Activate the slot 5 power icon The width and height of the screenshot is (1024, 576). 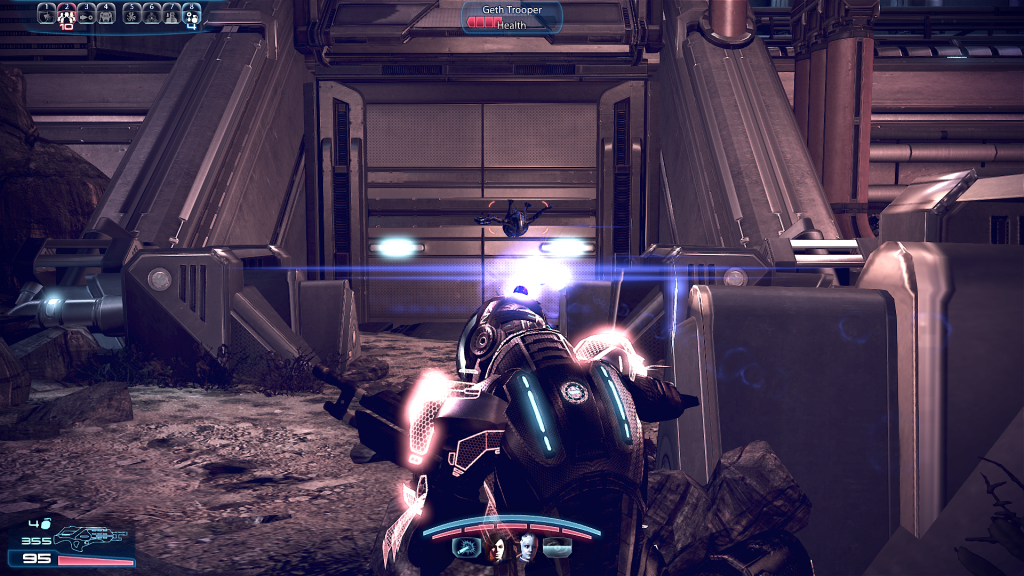(x=132, y=13)
